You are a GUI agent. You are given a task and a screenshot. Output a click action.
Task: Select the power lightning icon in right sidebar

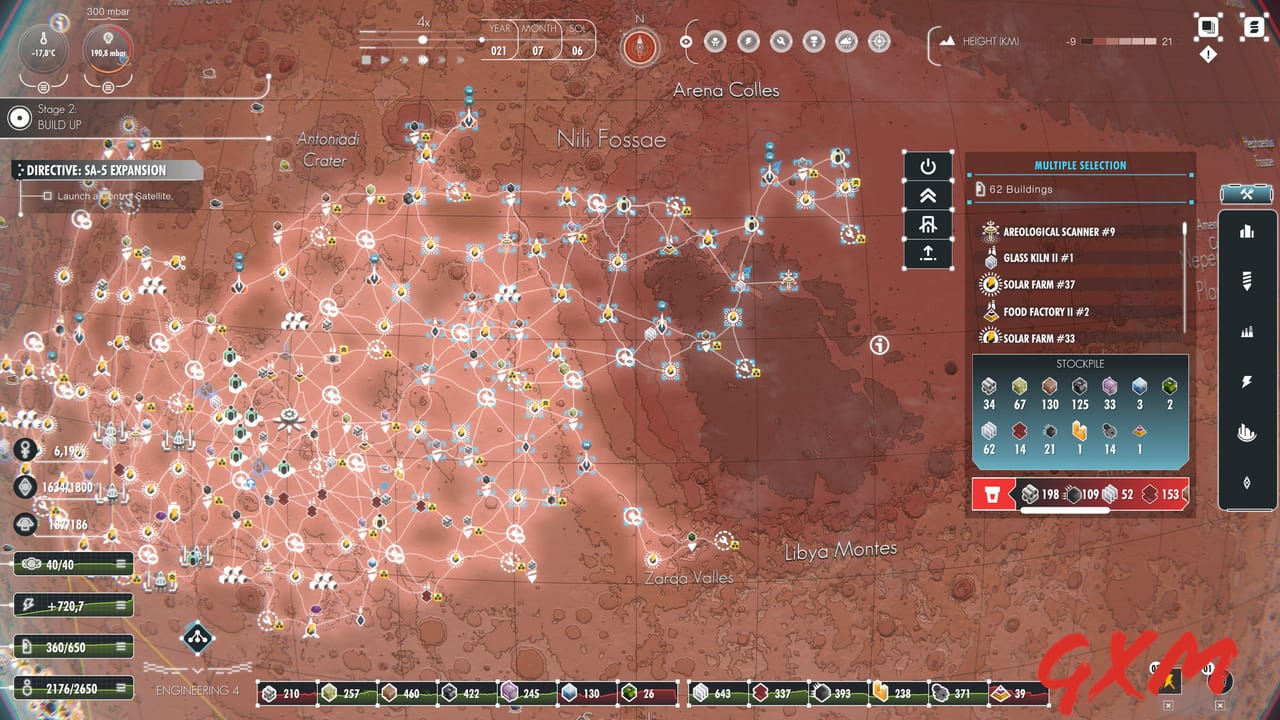click(1246, 381)
